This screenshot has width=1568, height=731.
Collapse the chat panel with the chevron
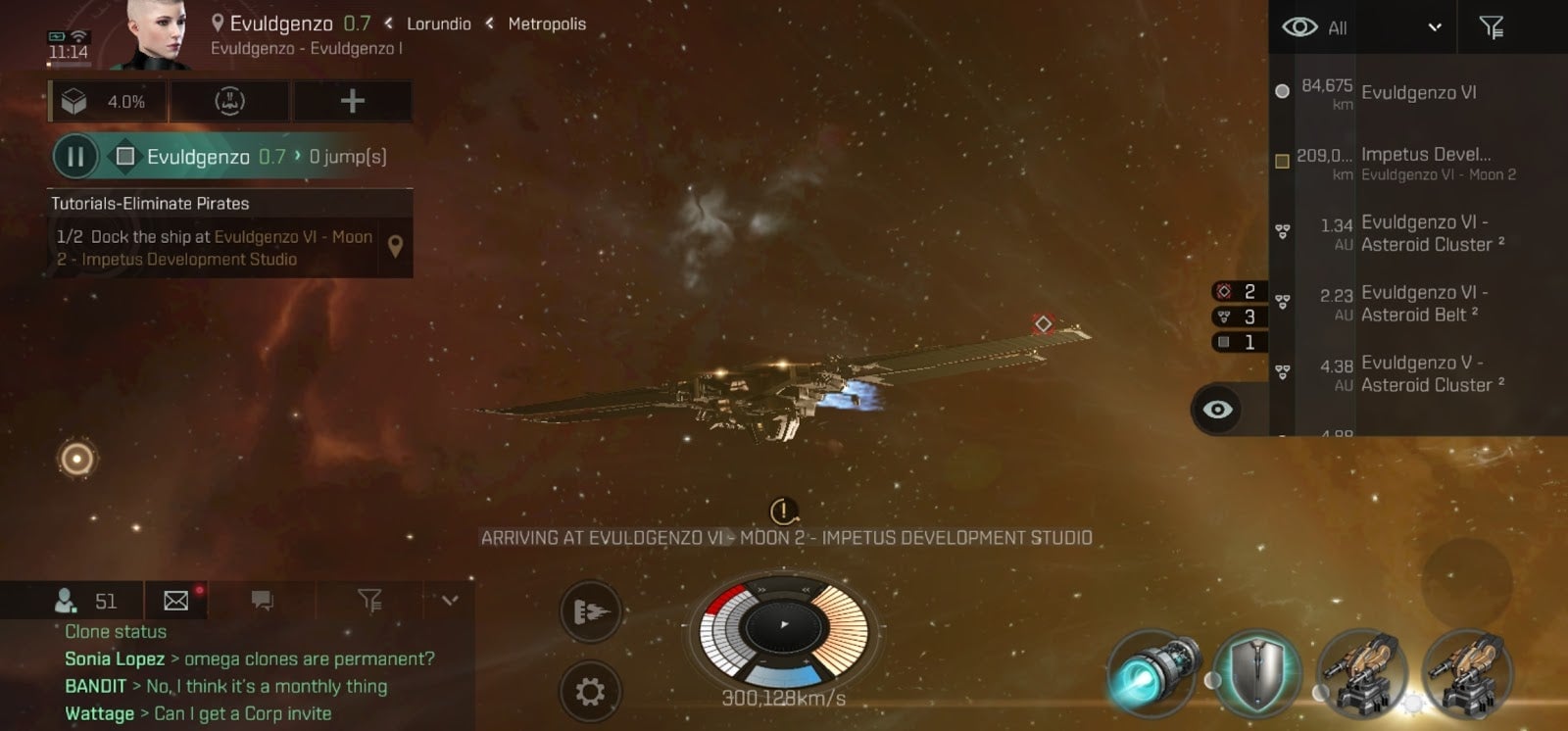tap(450, 600)
